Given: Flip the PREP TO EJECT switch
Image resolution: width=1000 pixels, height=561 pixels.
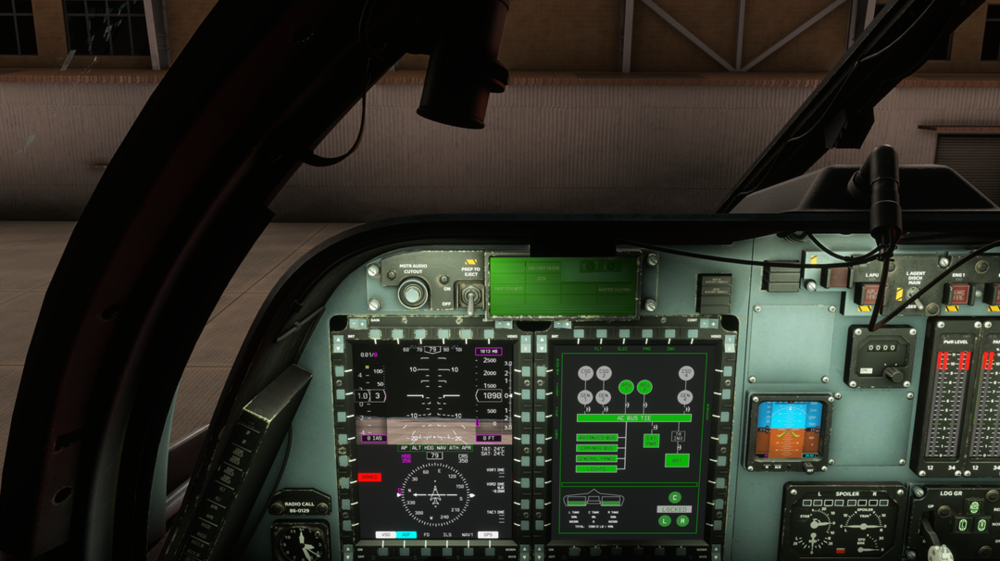Looking at the screenshot, I should (466, 294).
